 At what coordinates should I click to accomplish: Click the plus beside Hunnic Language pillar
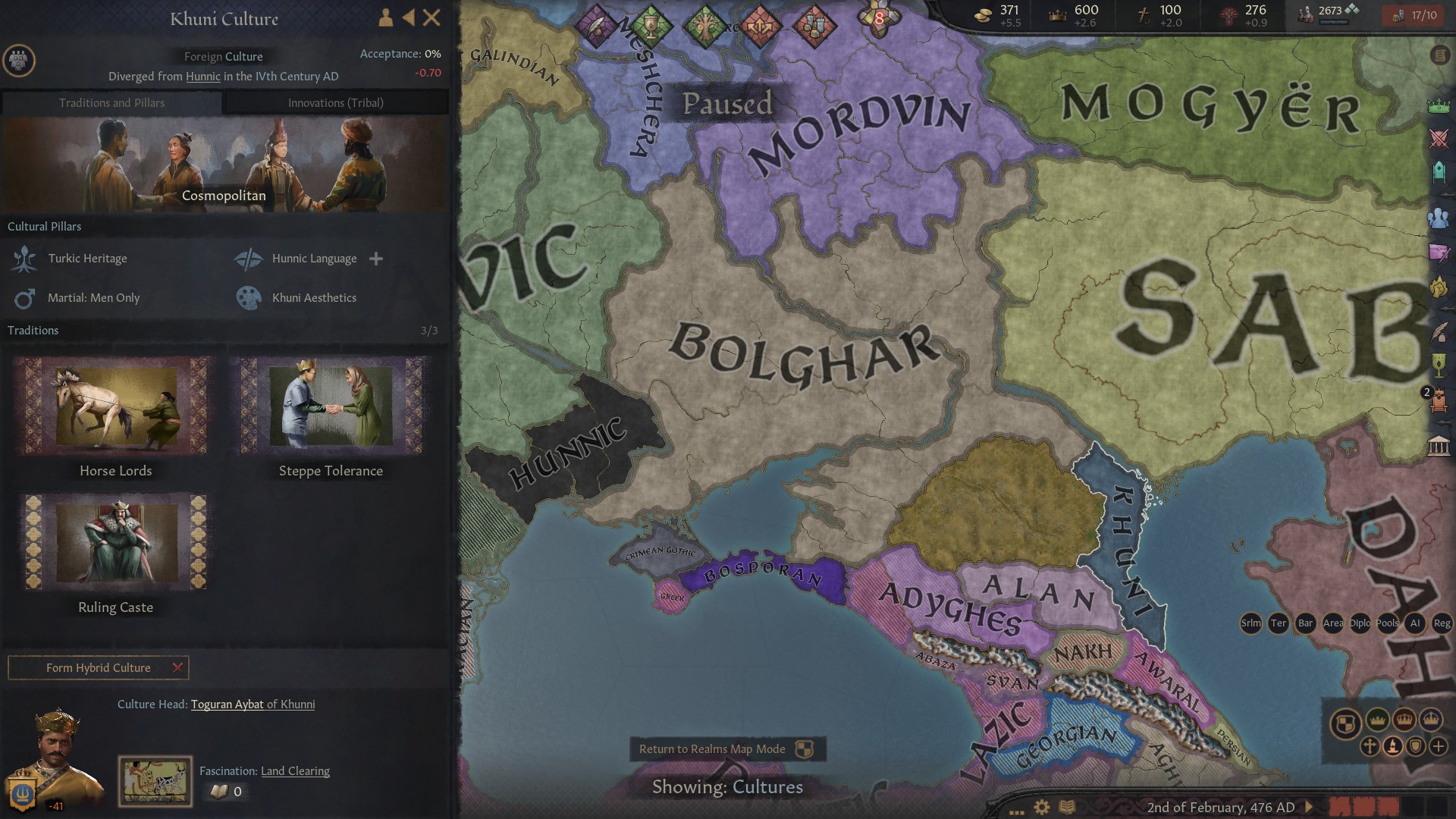pyautogui.click(x=376, y=259)
